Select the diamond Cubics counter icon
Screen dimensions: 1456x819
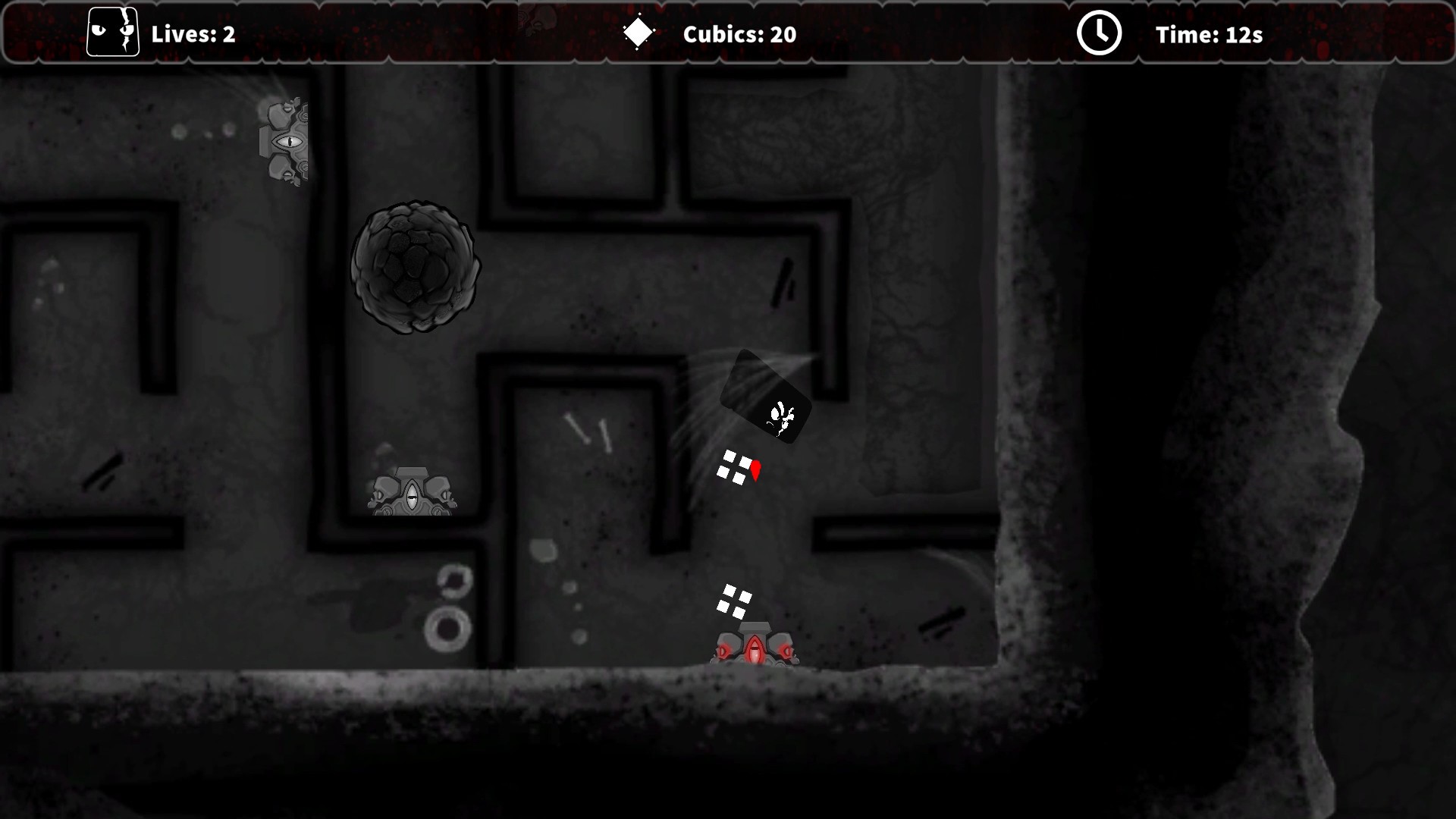[x=637, y=33]
